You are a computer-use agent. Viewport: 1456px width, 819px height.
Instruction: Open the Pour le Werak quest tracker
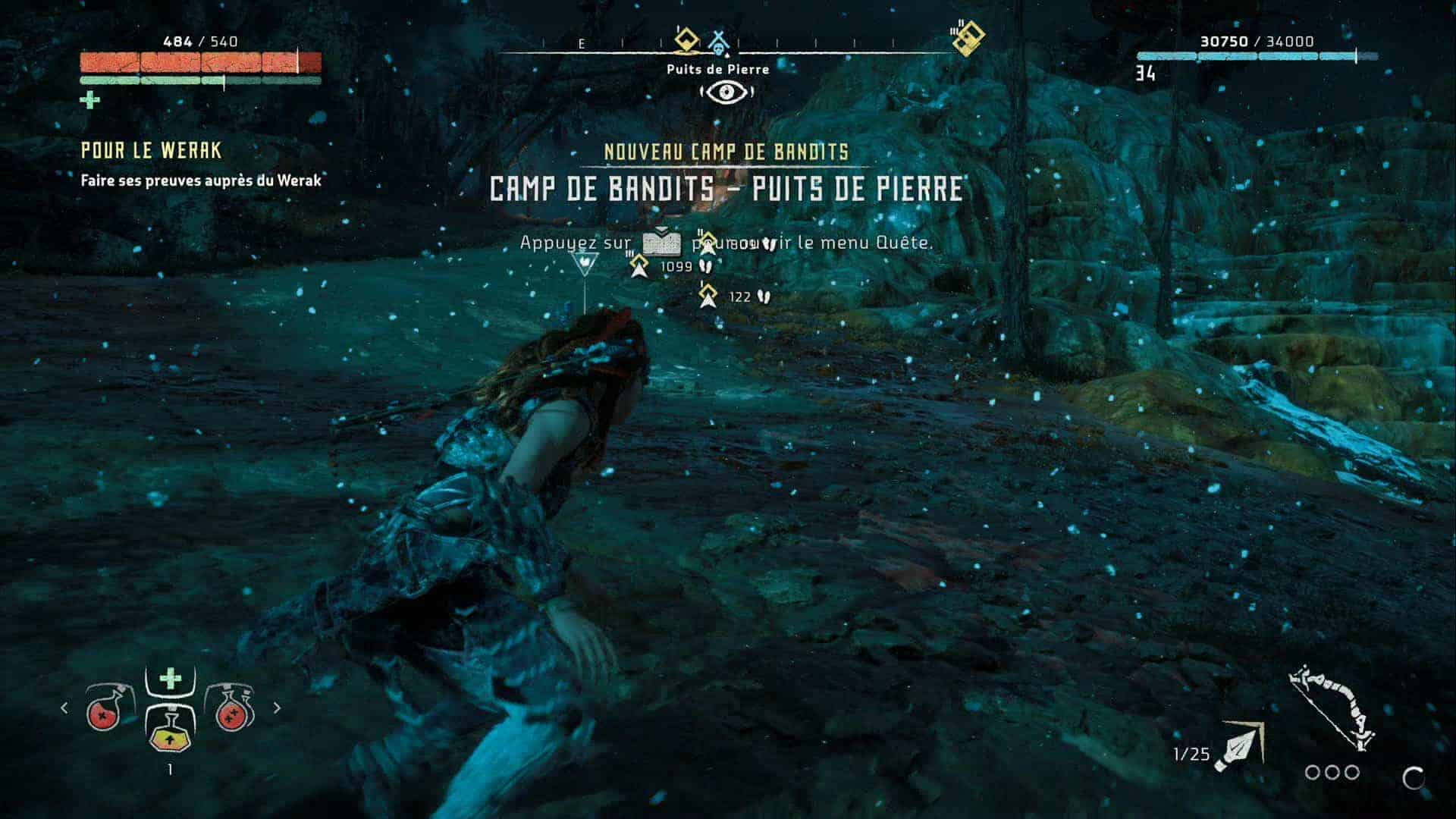[151, 151]
